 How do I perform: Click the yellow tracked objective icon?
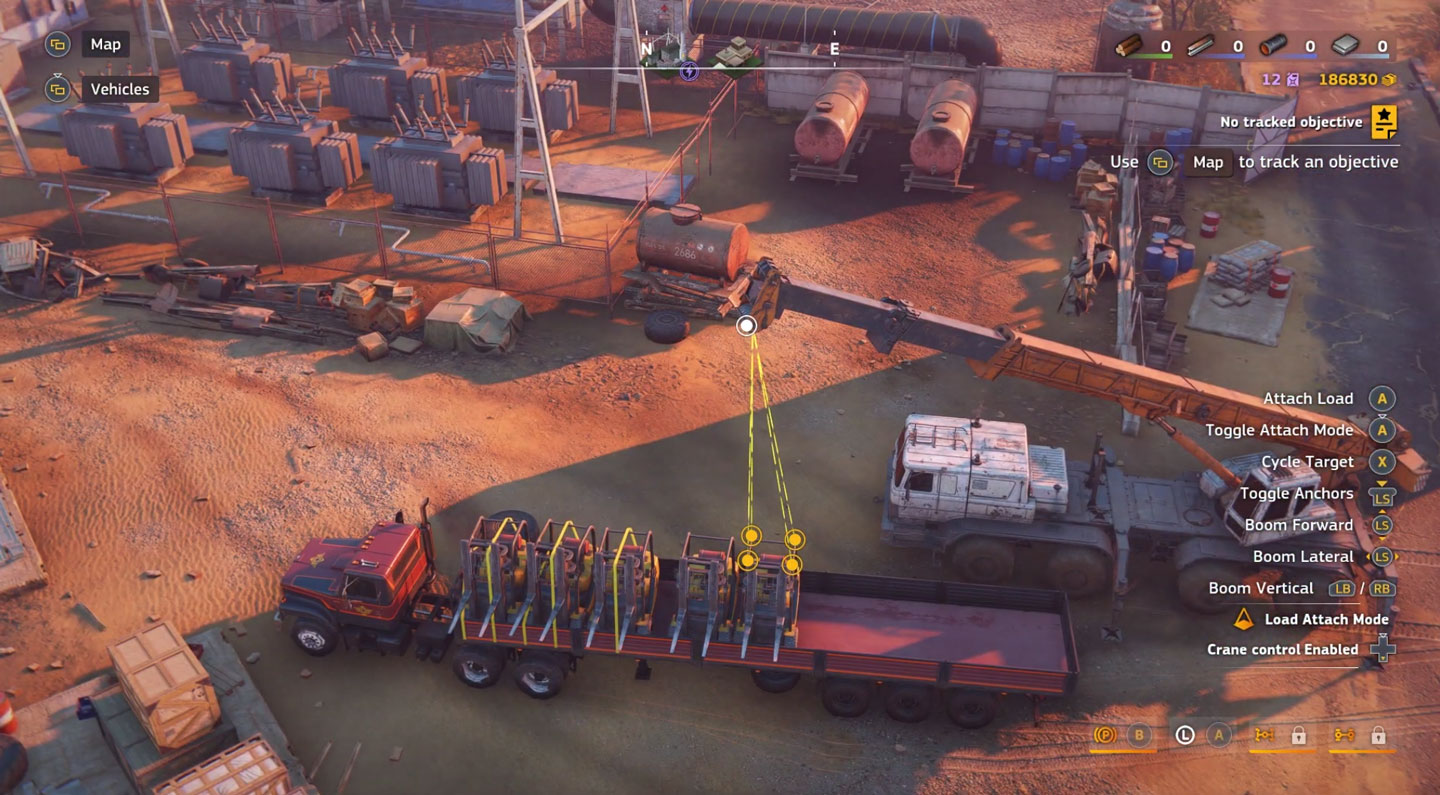[x=1384, y=122]
